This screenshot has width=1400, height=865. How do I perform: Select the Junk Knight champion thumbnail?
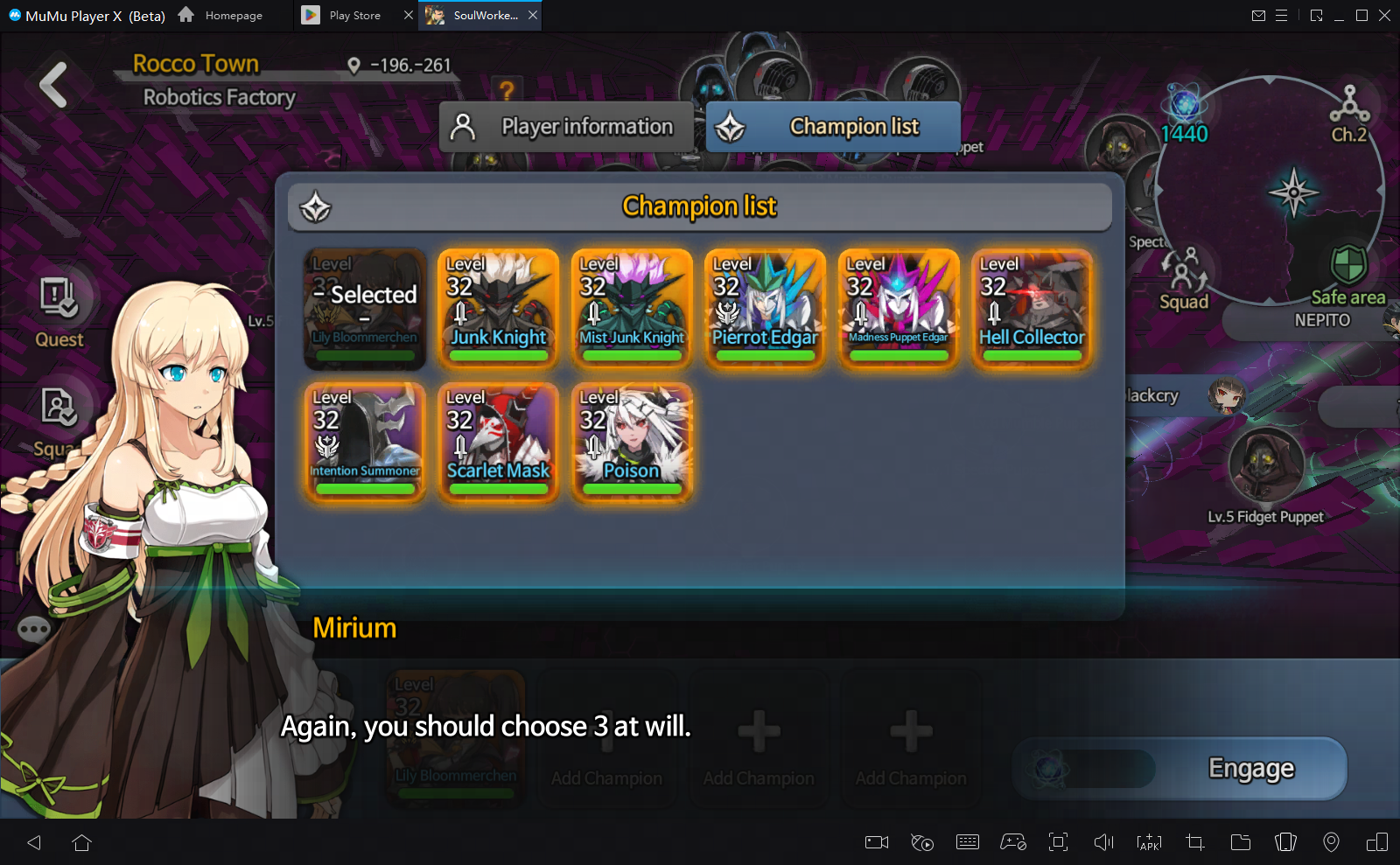(x=497, y=308)
